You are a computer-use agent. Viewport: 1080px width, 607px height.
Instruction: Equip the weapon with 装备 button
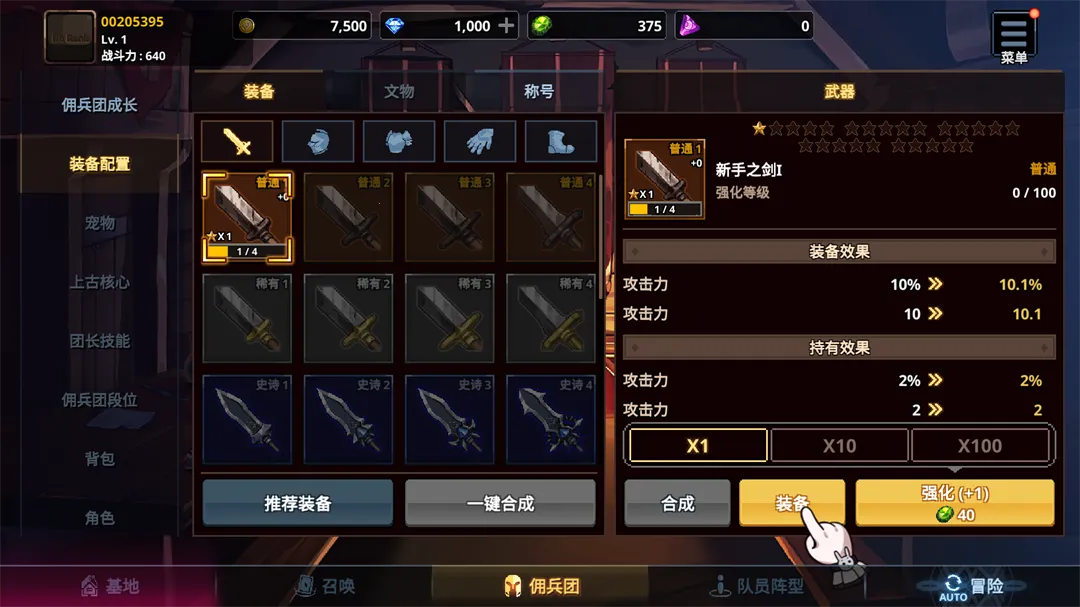tap(792, 503)
